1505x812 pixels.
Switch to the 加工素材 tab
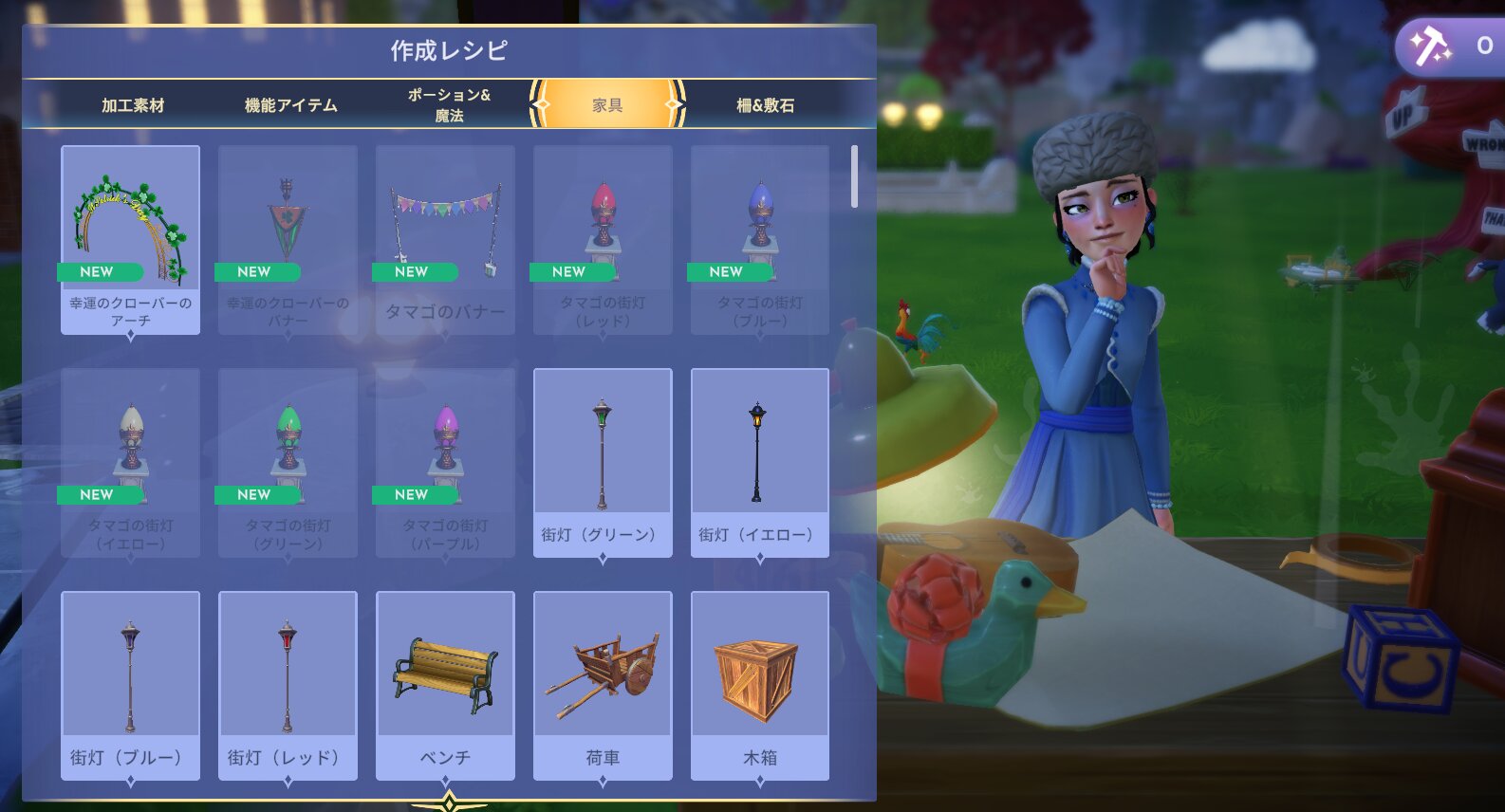[133, 105]
